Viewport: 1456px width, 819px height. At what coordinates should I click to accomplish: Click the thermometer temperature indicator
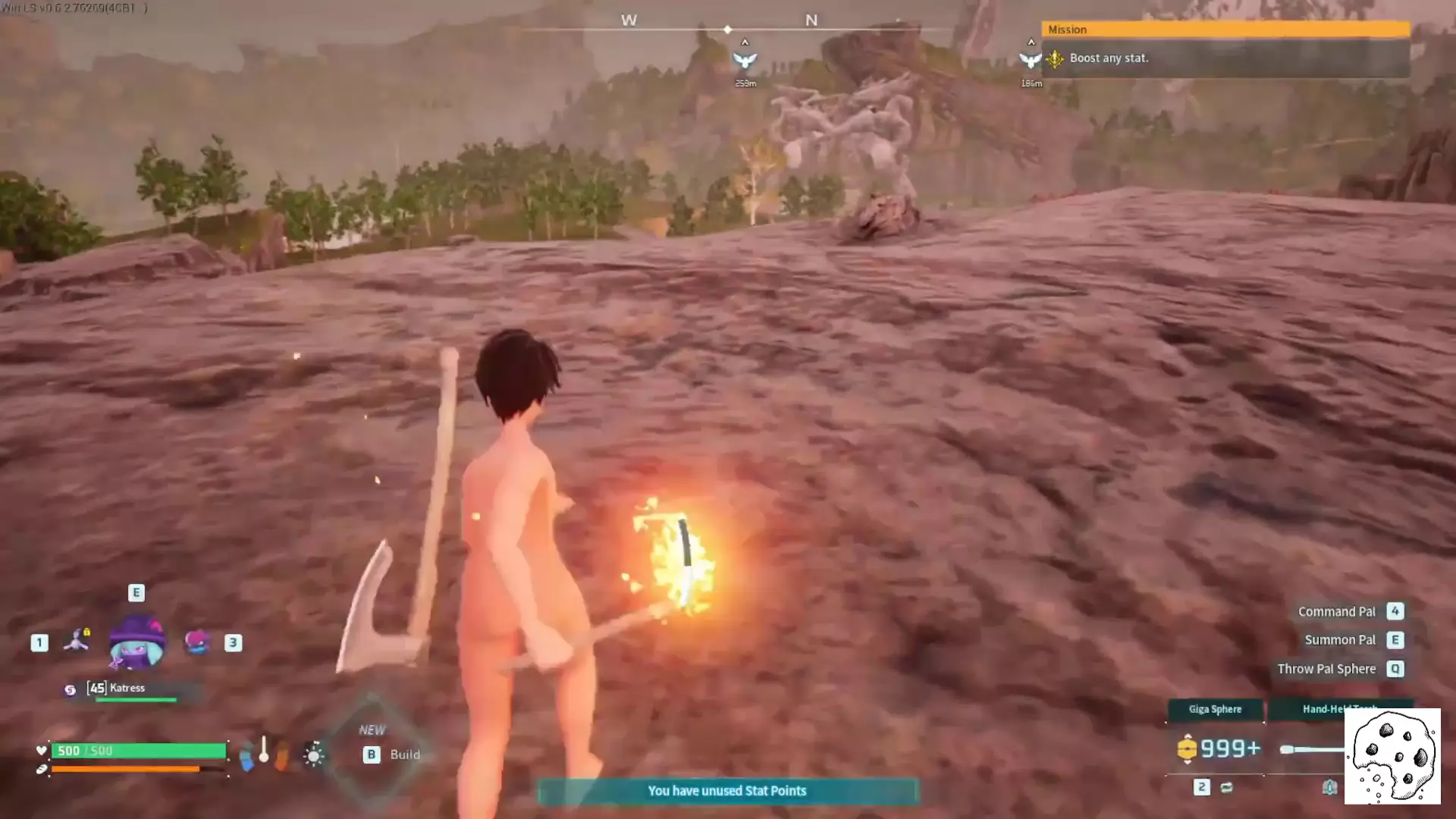pos(263,750)
